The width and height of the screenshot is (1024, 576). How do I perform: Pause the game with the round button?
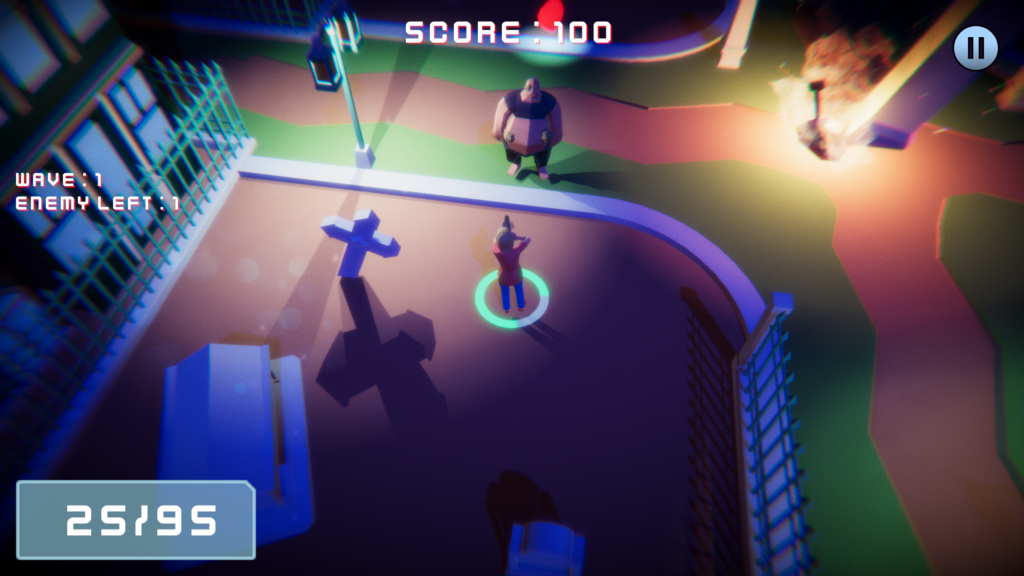(975, 48)
